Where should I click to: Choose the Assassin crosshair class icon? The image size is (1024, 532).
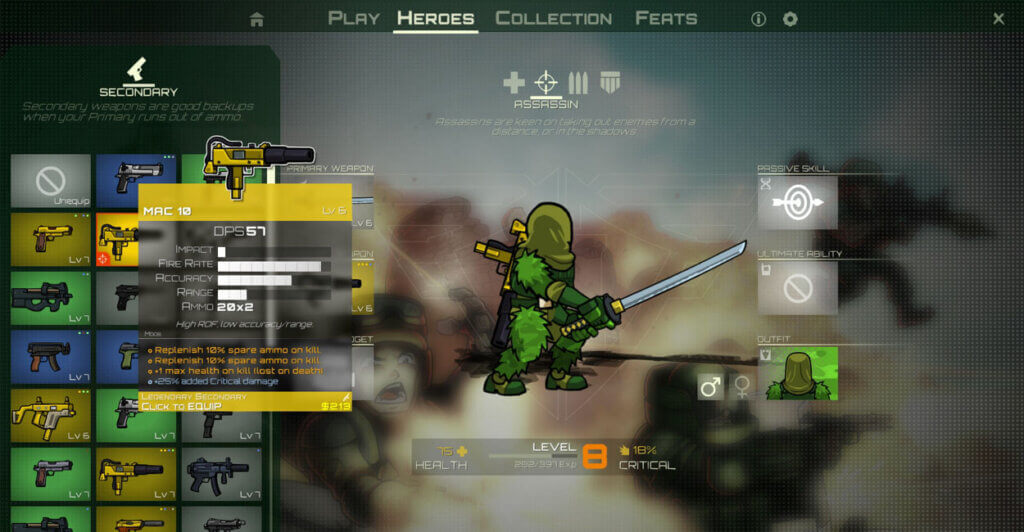click(546, 82)
